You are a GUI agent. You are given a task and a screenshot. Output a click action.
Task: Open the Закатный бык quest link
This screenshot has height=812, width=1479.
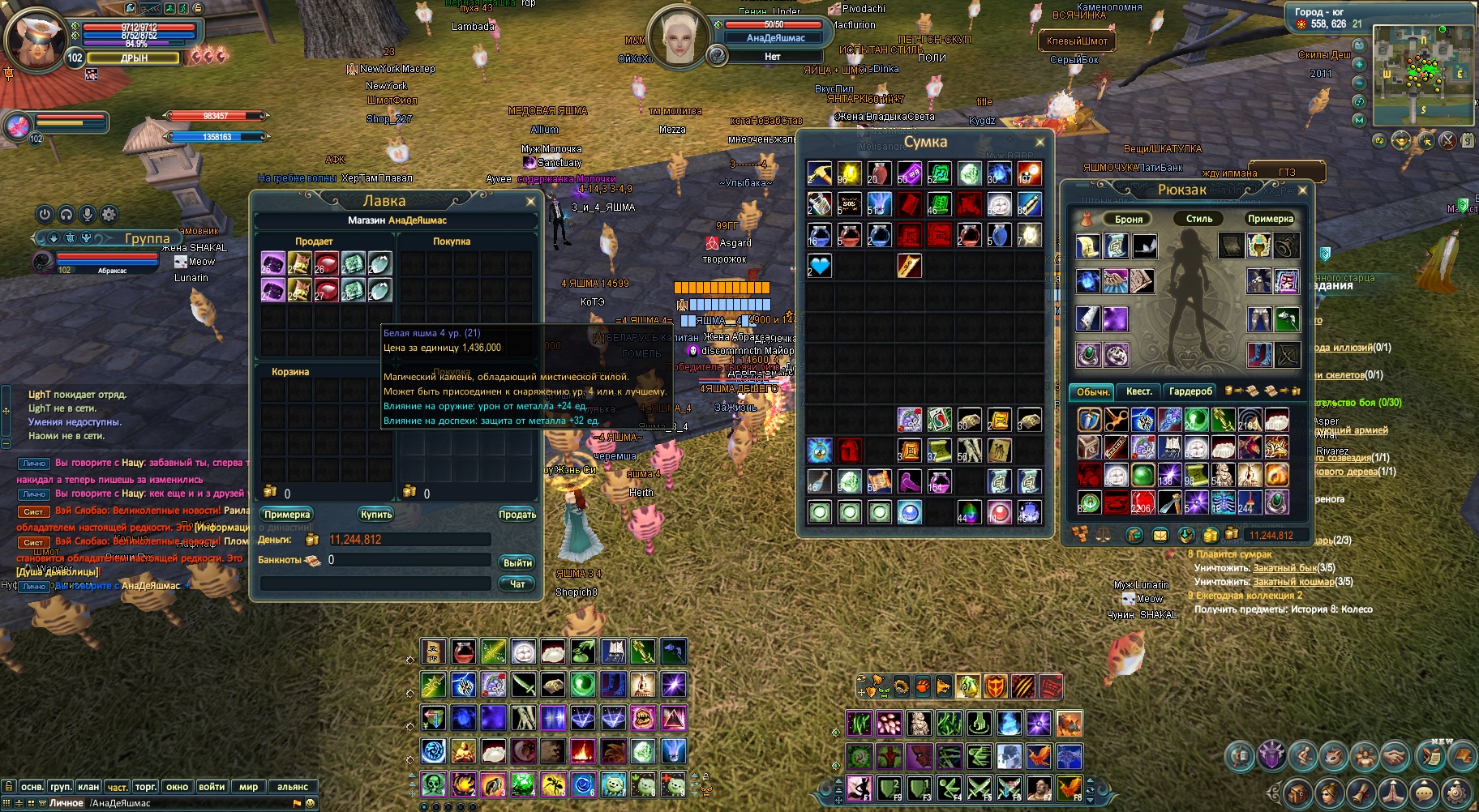[x=1284, y=568]
